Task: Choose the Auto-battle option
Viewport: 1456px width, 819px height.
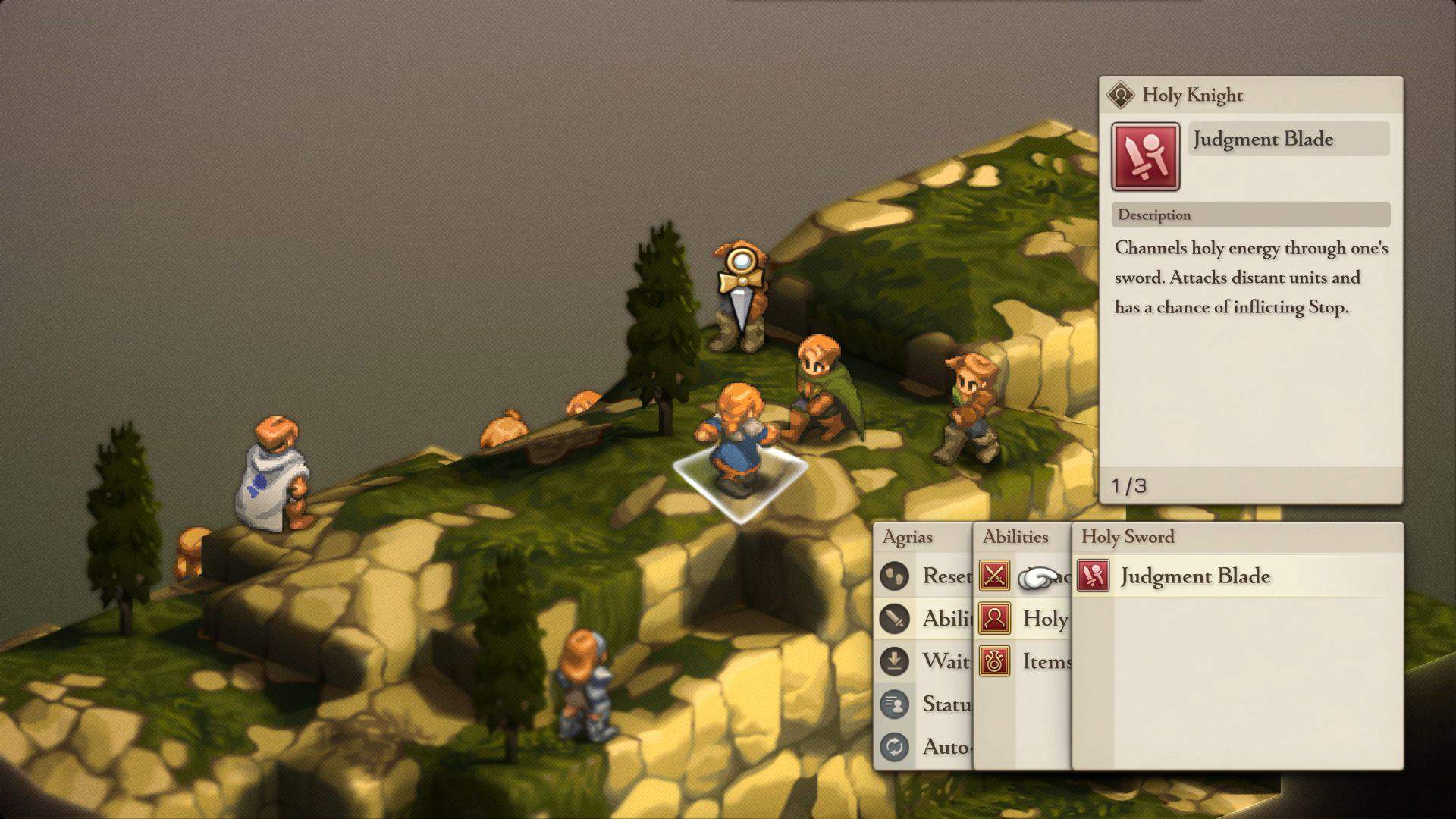Action: click(x=925, y=747)
